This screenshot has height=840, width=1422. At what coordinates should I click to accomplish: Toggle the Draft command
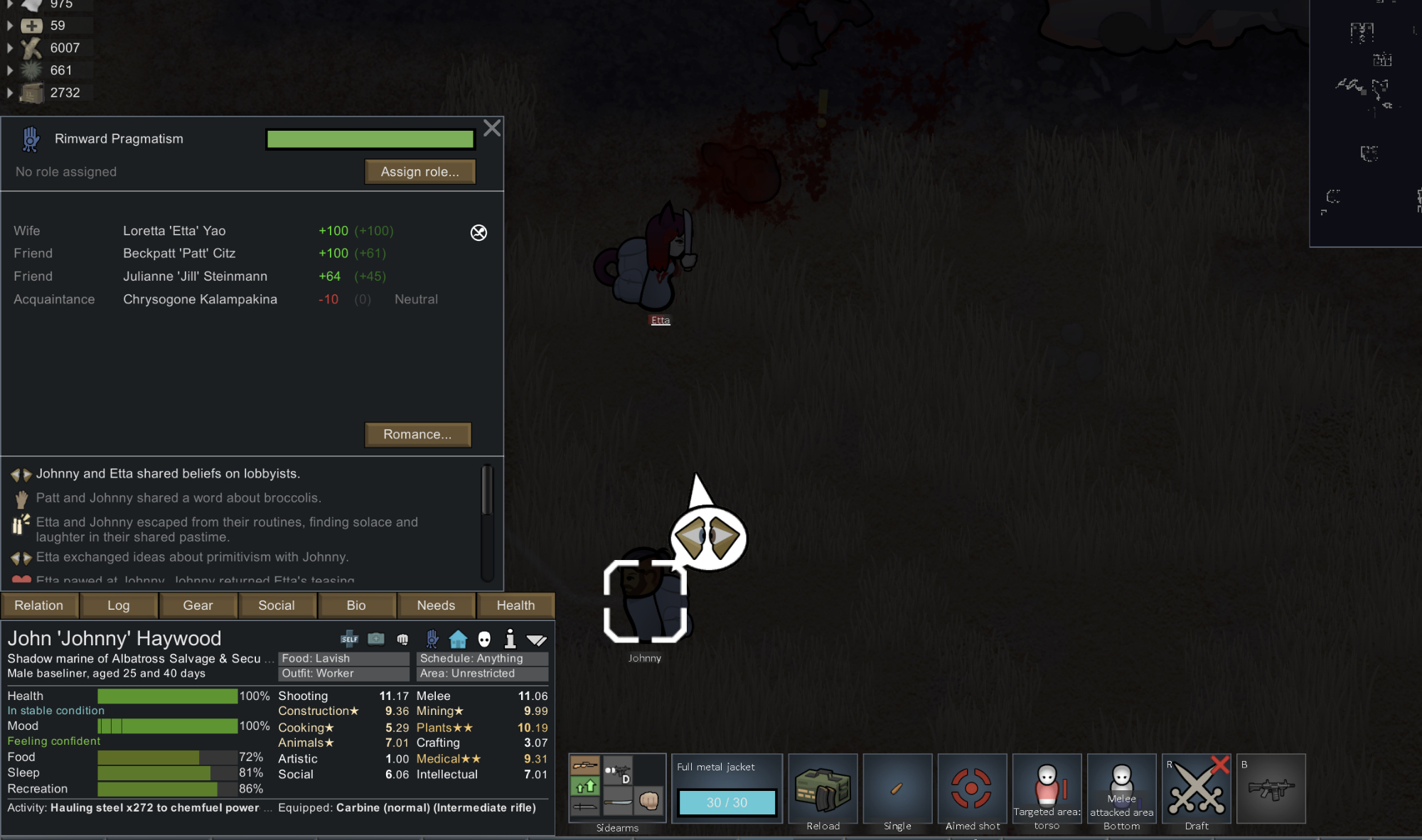pos(1197,790)
